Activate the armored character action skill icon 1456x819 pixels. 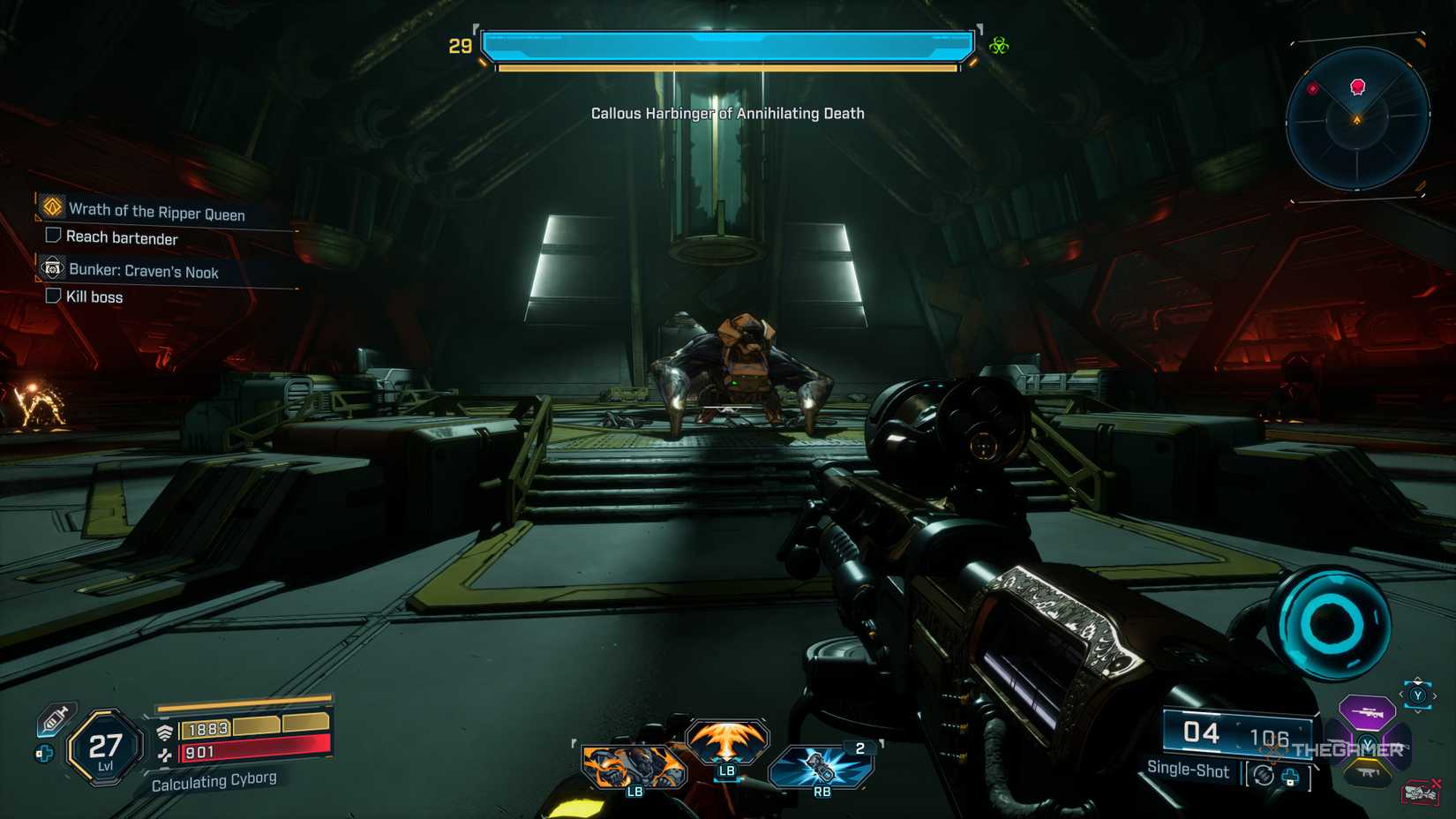click(x=633, y=765)
